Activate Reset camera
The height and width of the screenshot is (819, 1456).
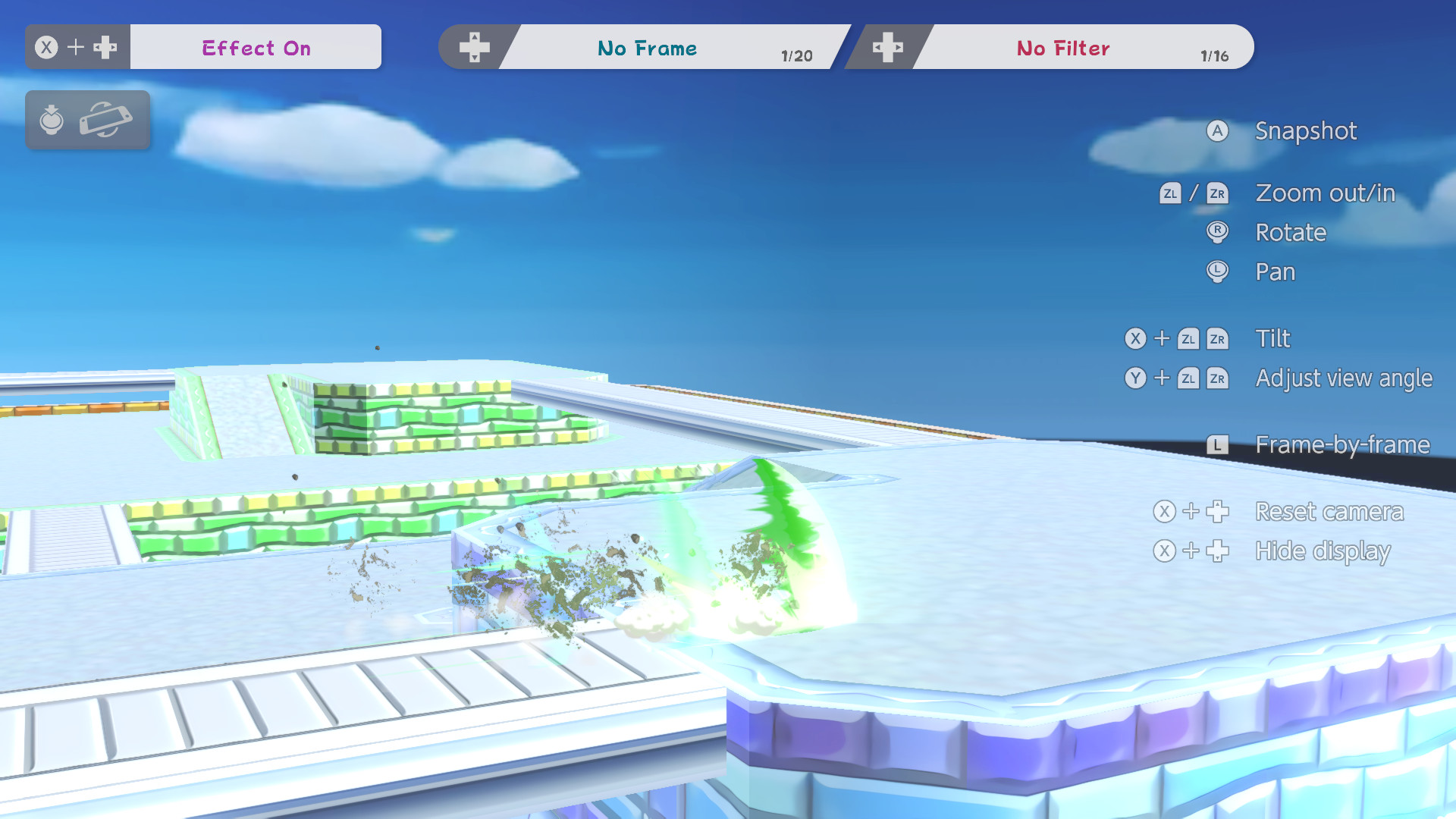point(1329,512)
